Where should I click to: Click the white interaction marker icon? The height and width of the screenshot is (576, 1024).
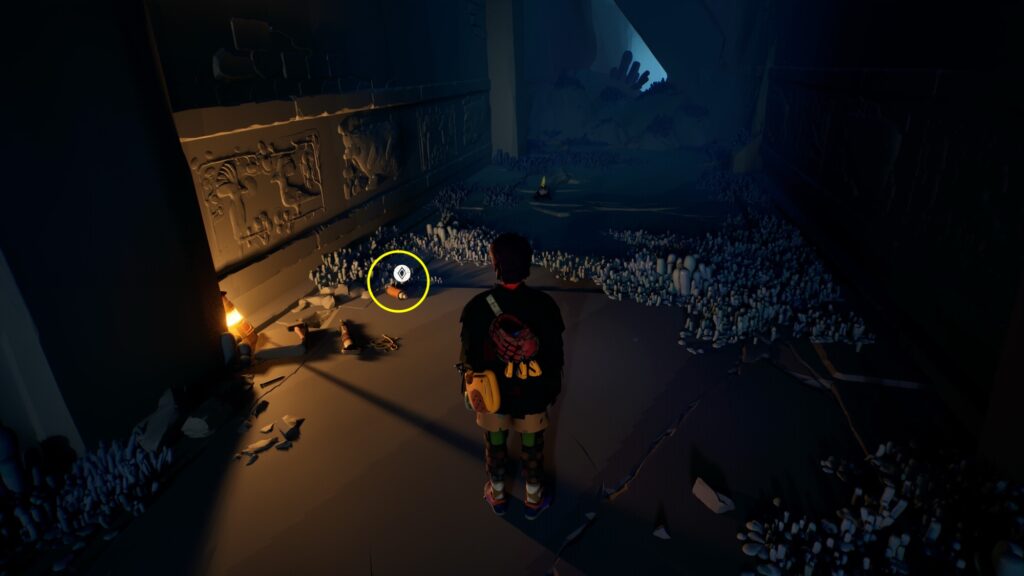click(398, 271)
